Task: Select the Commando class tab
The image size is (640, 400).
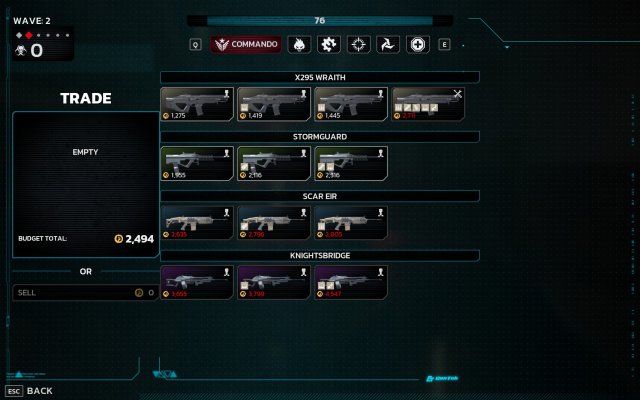Action: click(246, 44)
